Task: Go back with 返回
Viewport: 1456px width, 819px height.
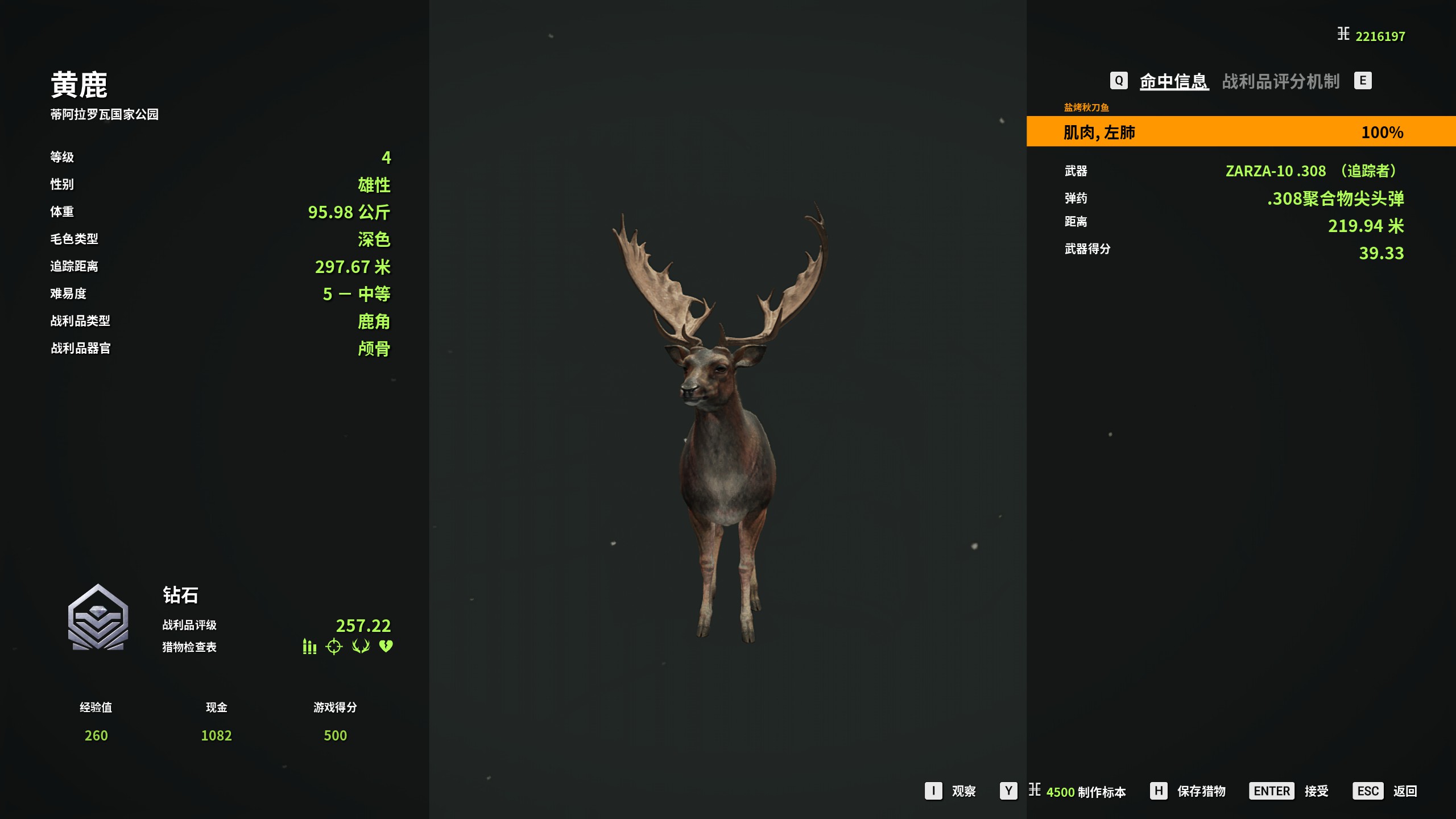Action: coord(1404,791)
